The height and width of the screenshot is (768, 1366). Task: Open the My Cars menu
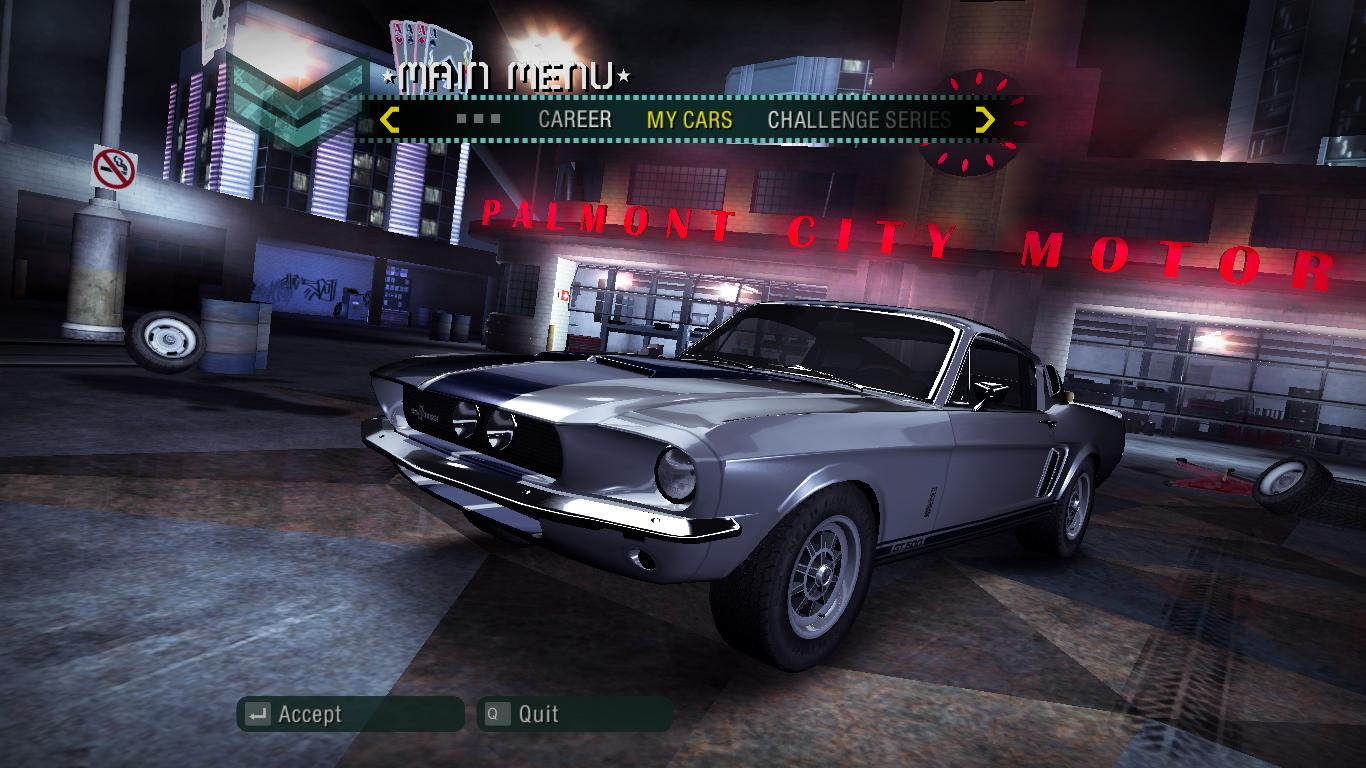coord(689,120)
